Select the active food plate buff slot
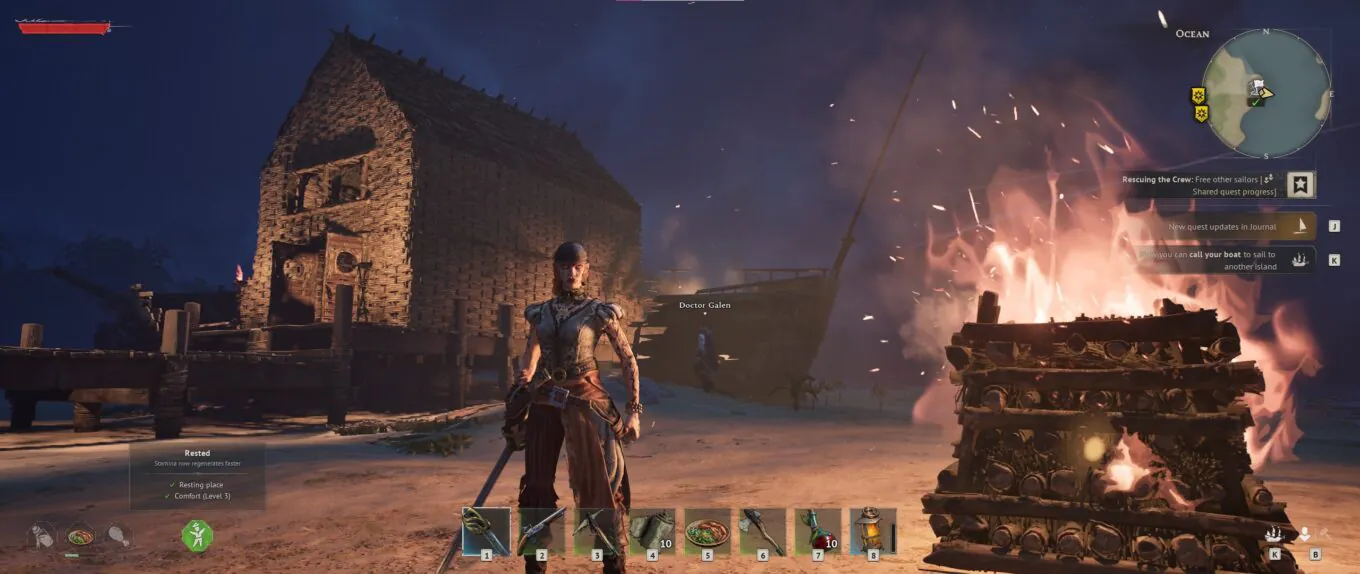The image size is (1360, 574). [80, 536]
